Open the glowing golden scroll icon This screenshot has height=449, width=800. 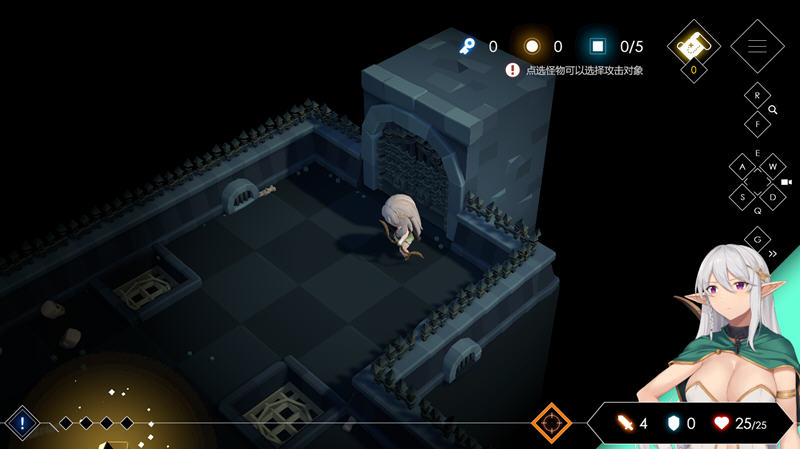[x=693, y=45]
